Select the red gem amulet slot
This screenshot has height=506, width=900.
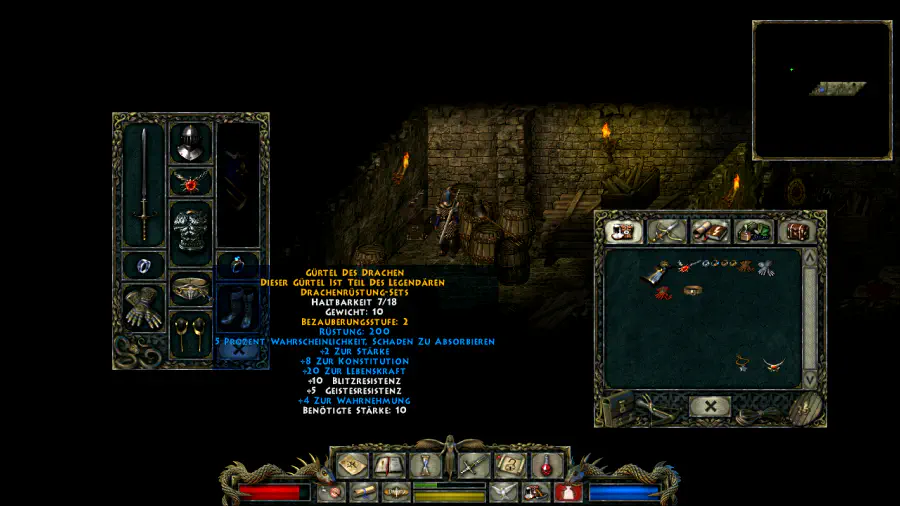click(190, 182)
